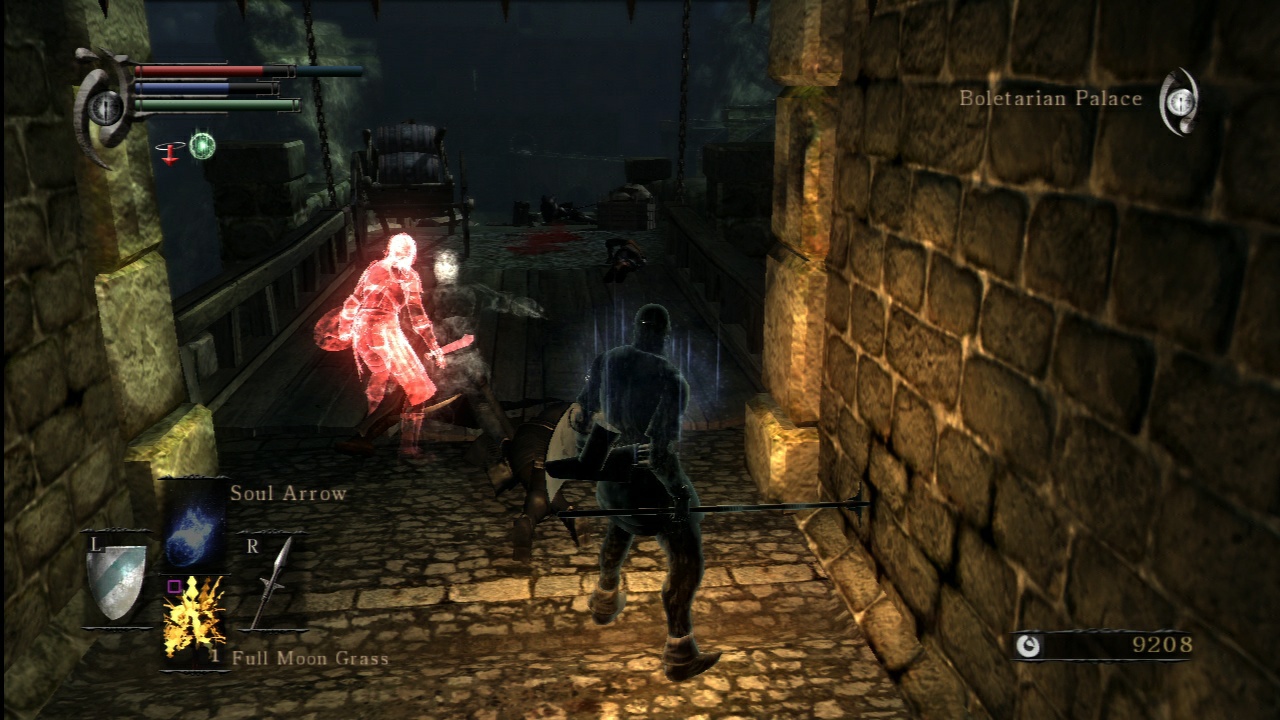Click the Full Moon Grass text label
The height and width of the screenshot is (720, 1280).
point(310,660)
